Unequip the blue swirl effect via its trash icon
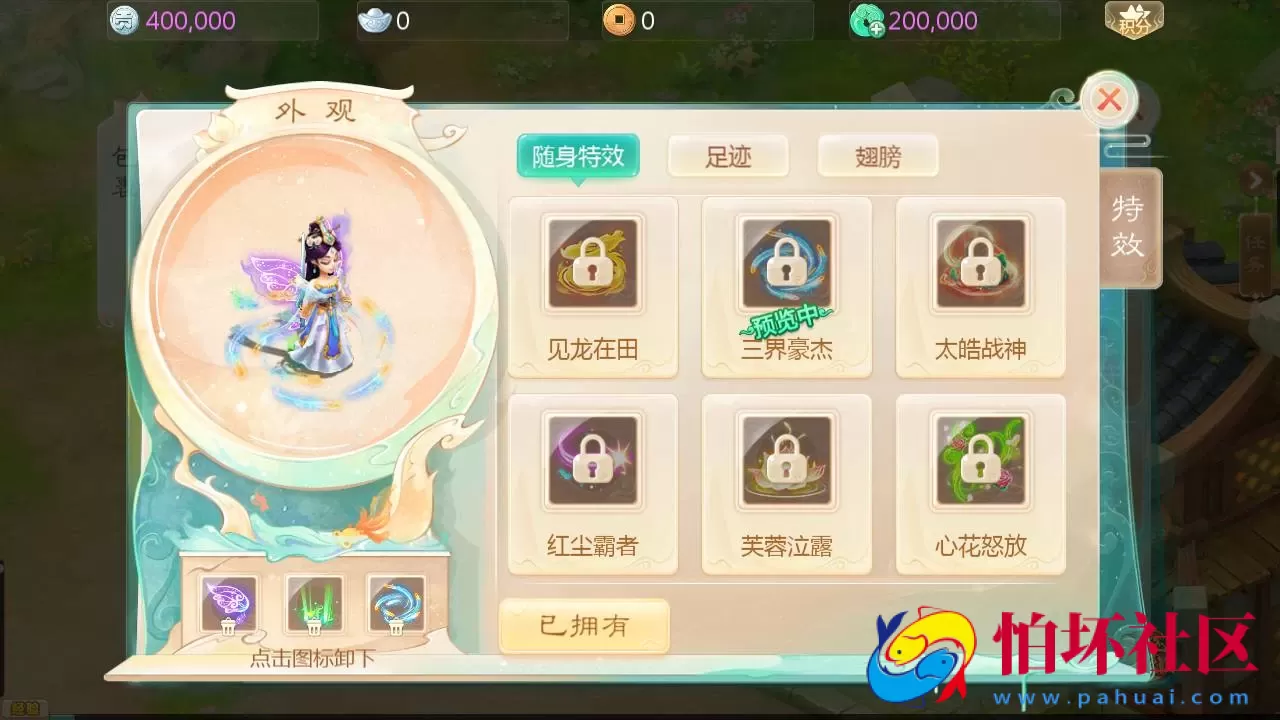This screenshot has height=720, width=1280. pyautogui.click(x=396, y=628)
